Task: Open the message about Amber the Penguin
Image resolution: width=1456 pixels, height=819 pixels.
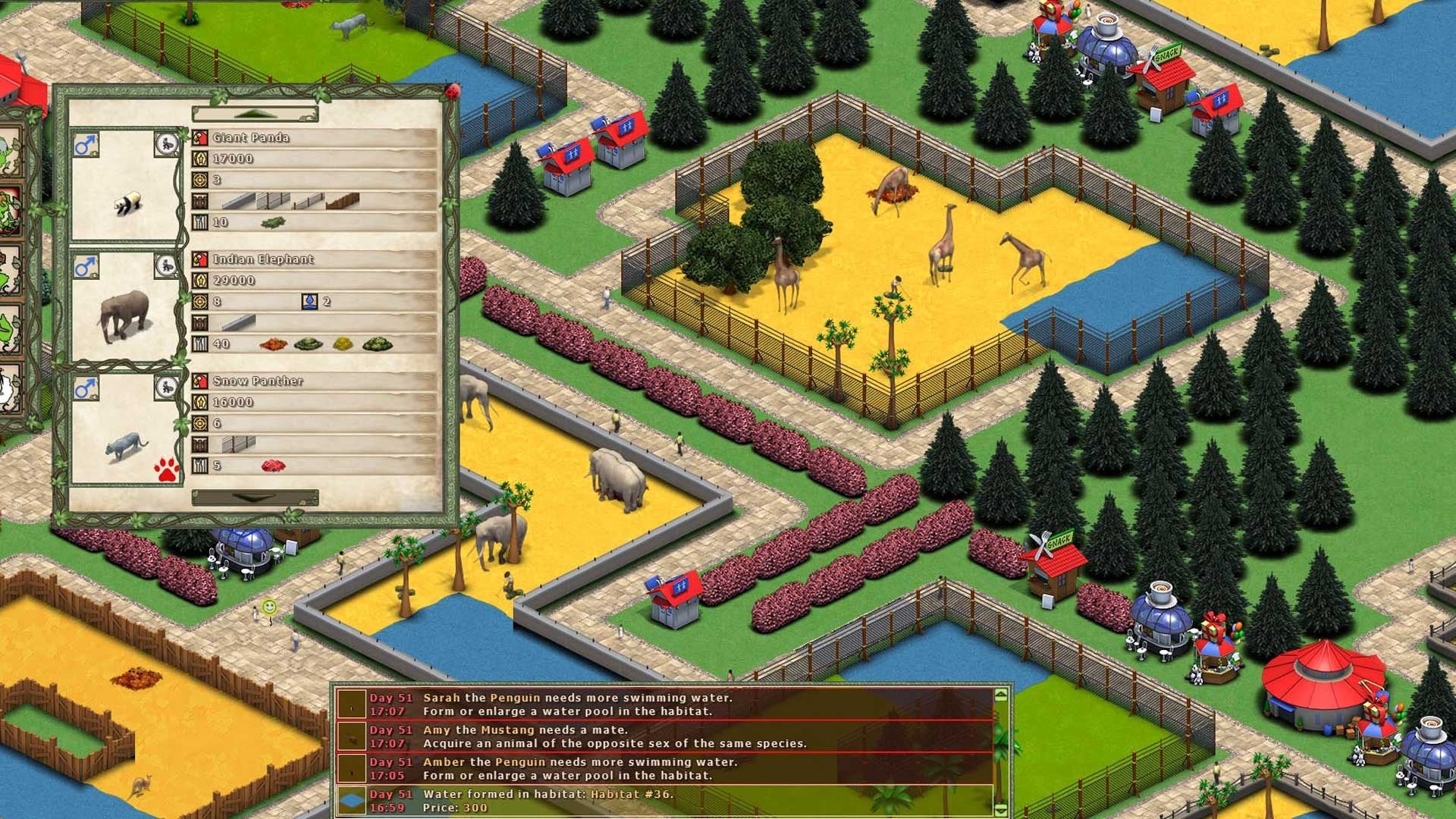Action: pos(664,768)
